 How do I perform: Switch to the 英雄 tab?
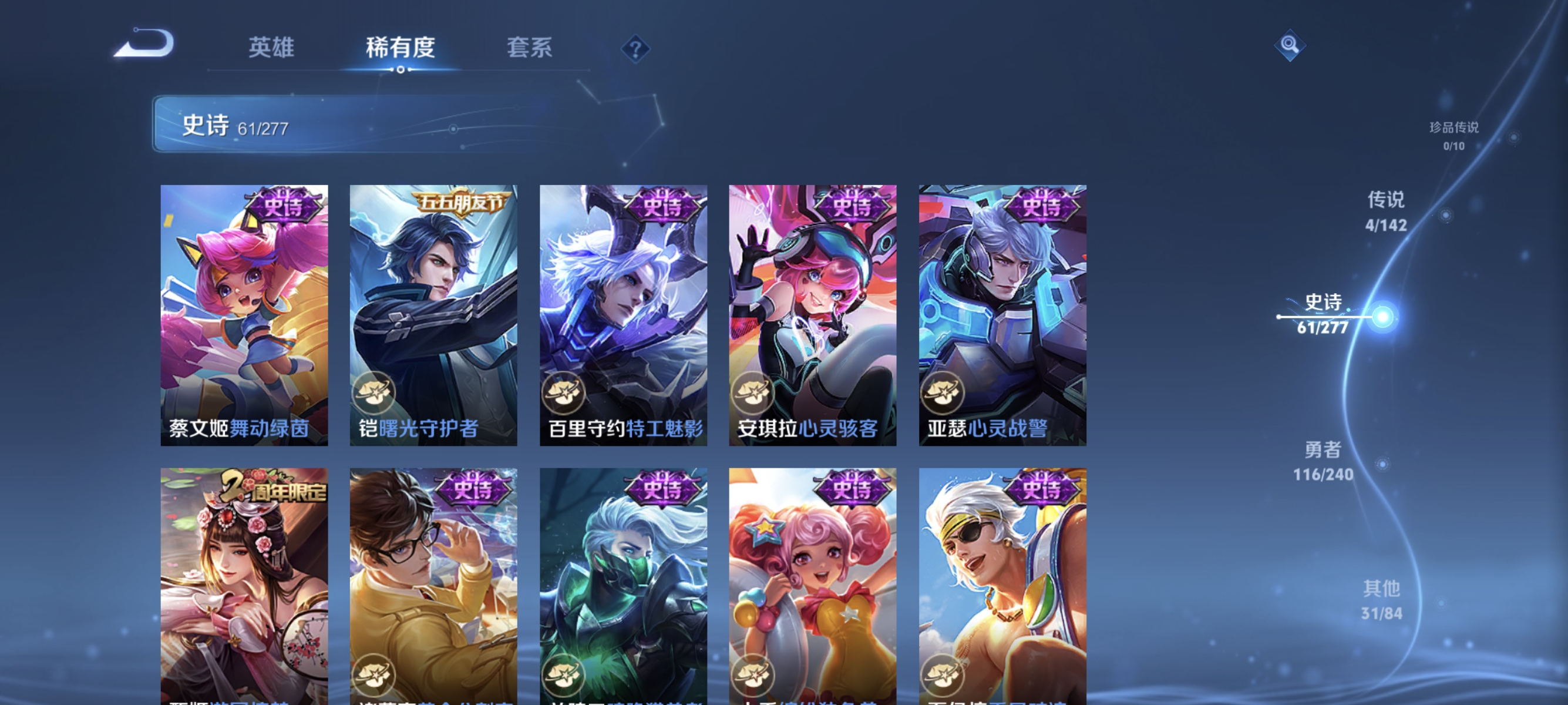click(x=271, y=48)
